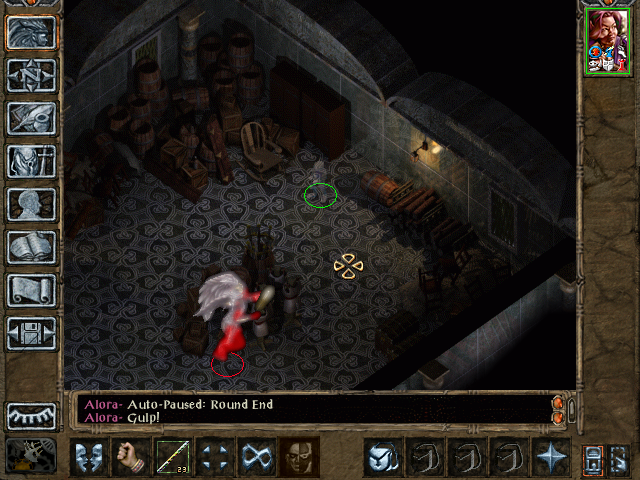Open the character record sheet
Screen dimensions: 640x480
(31, 204)
